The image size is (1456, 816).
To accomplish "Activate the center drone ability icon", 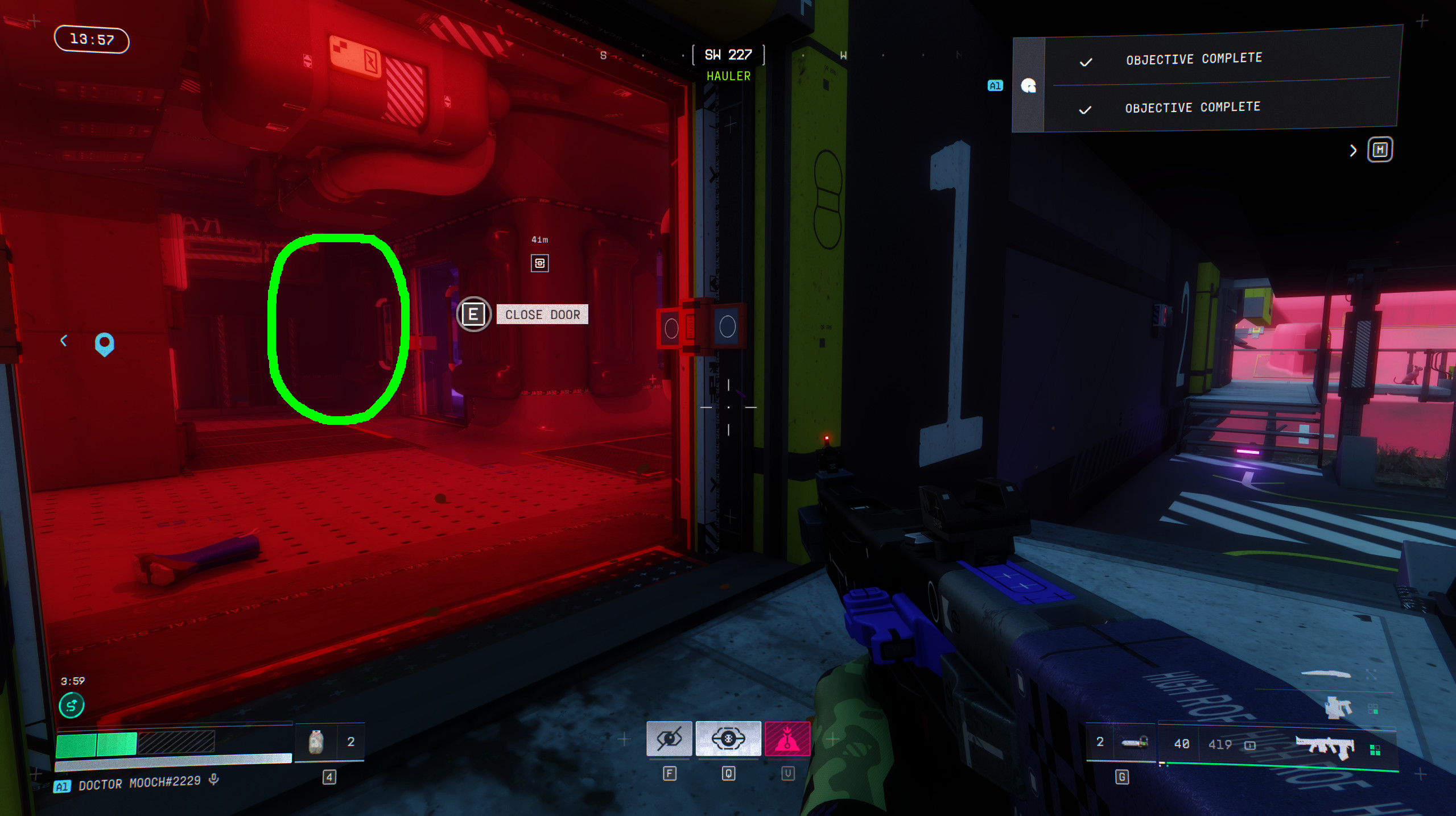I will coord(728,739).
